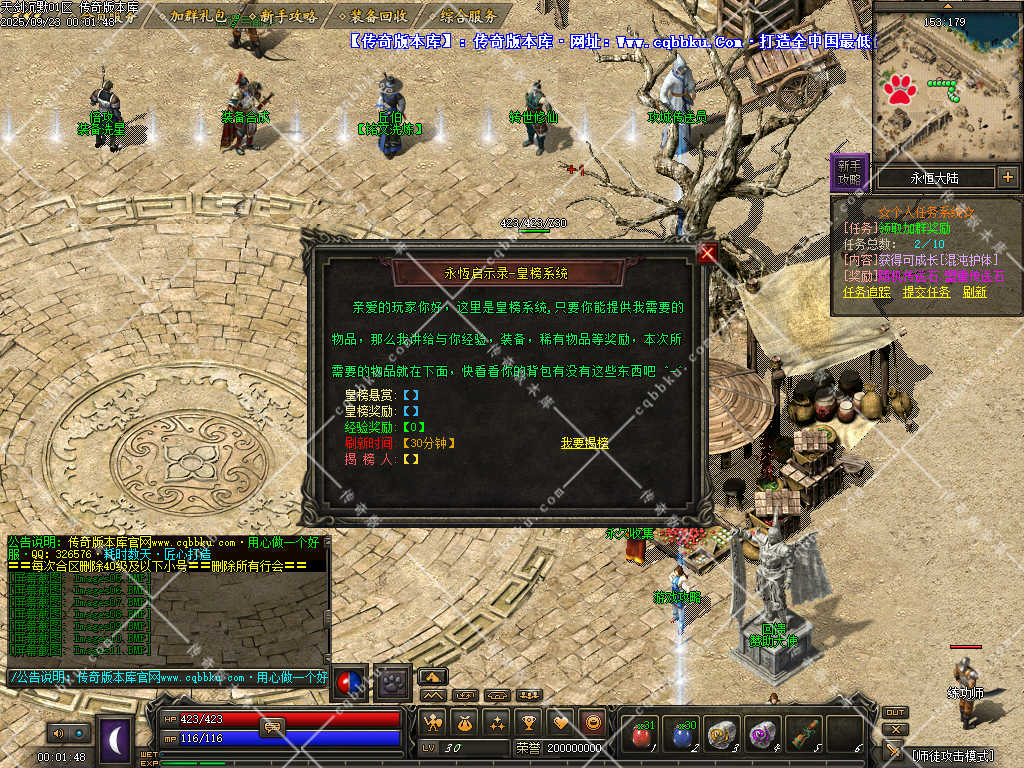Click the OUT button
This screenshot has height=768, width=1024.
(895, 712)
